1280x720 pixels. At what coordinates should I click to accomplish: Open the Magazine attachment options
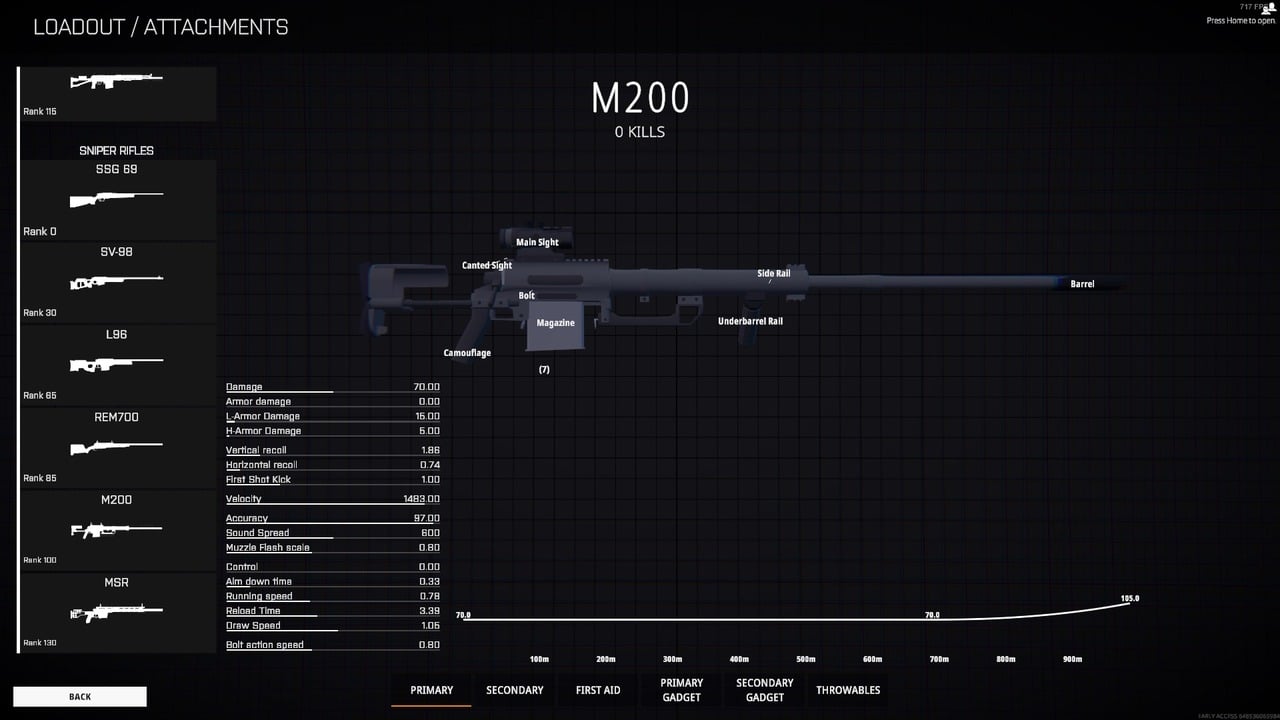[x=555, y=323]
